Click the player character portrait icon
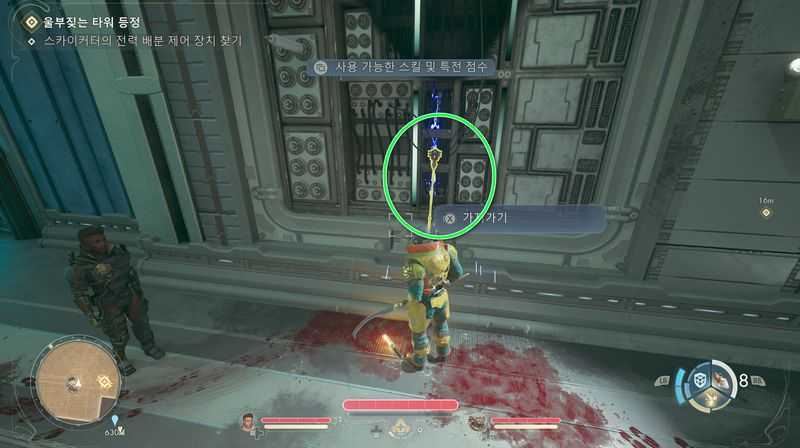Screen dimensions: 800x448 [249, 421]
